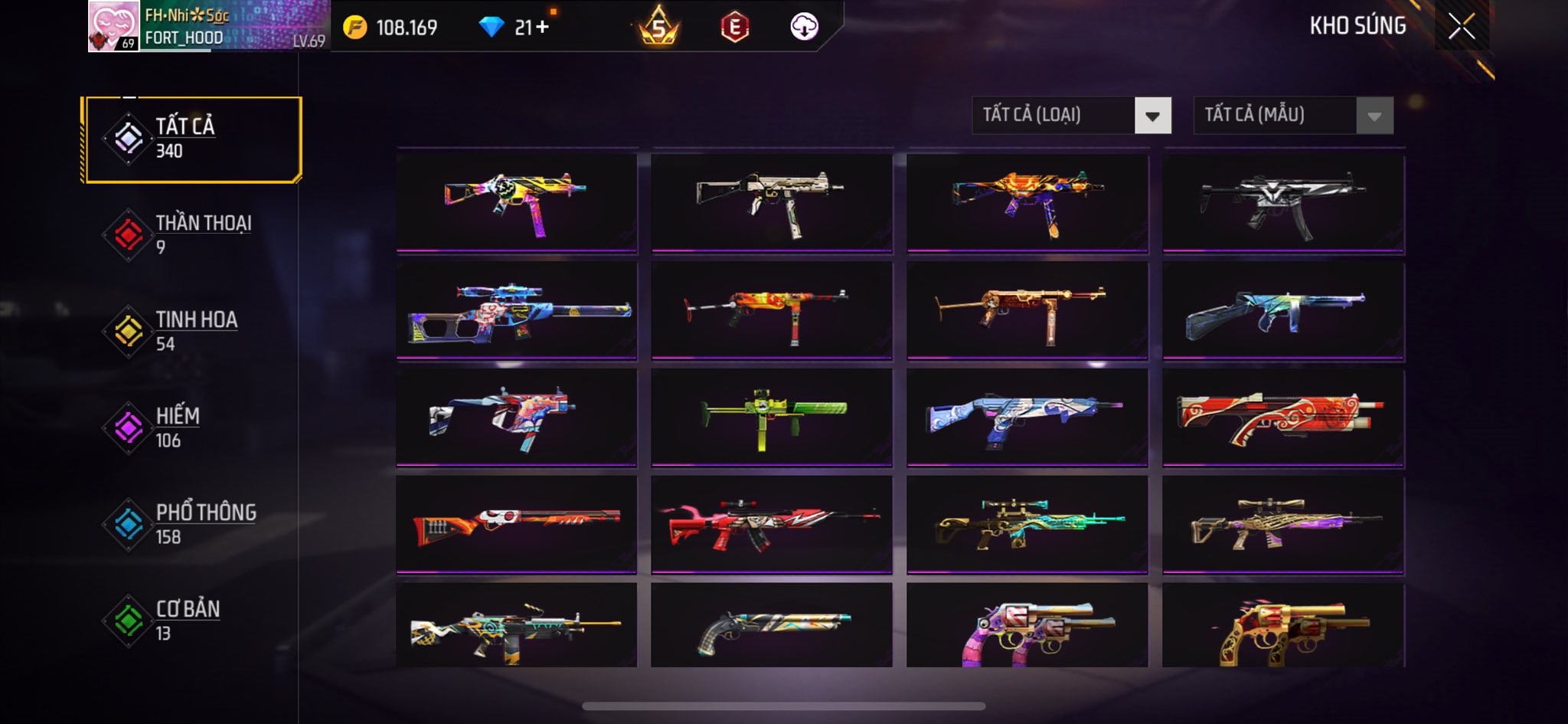Choose the Phổ Thông category
This screenshot has height=724, width=1568.
191,524
